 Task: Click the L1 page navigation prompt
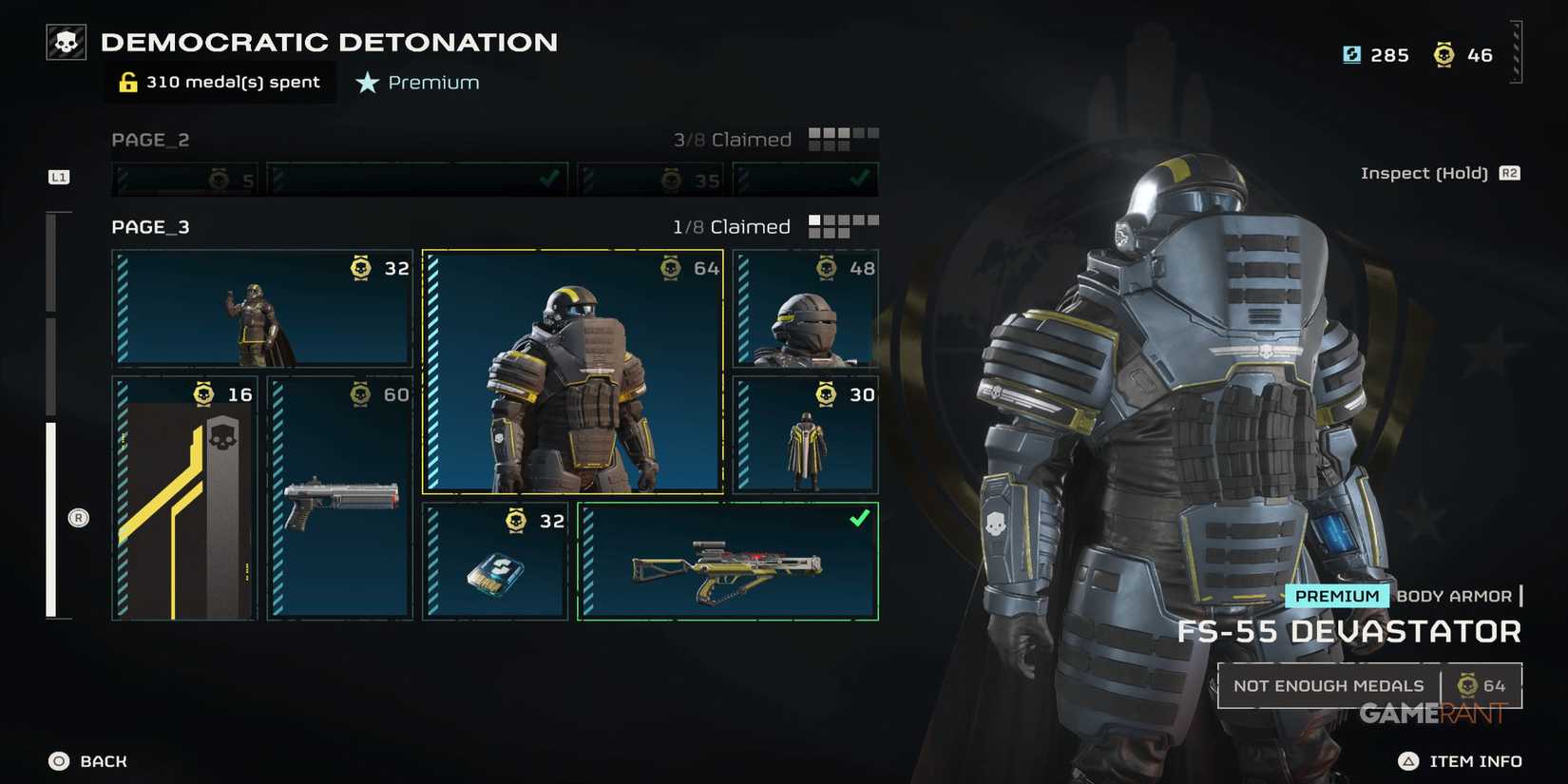[x=58, y=176]
